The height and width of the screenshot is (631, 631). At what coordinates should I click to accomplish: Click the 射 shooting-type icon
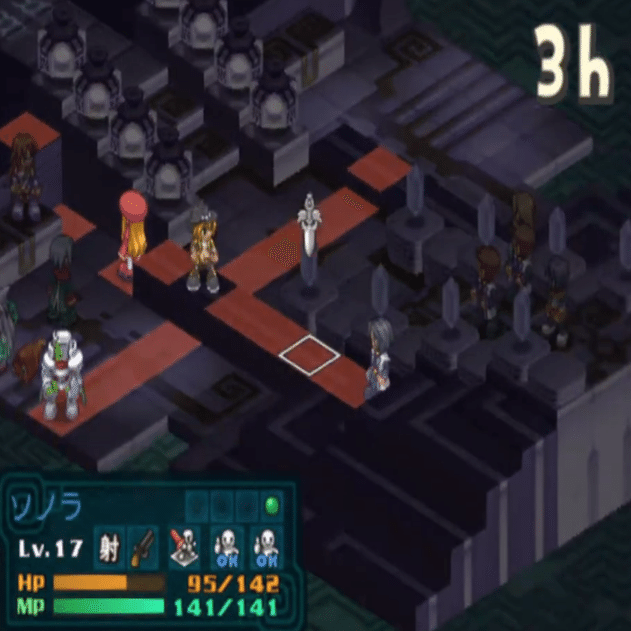click(x=108, y=547)
